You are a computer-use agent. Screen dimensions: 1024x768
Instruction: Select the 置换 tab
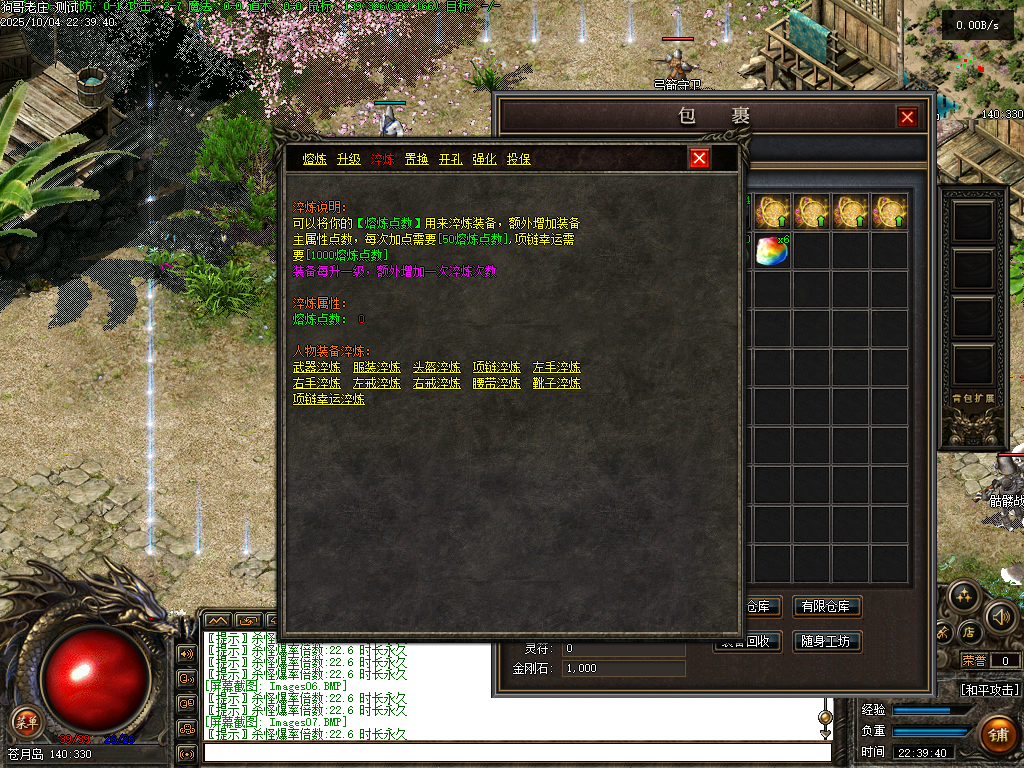click(416, 159)
